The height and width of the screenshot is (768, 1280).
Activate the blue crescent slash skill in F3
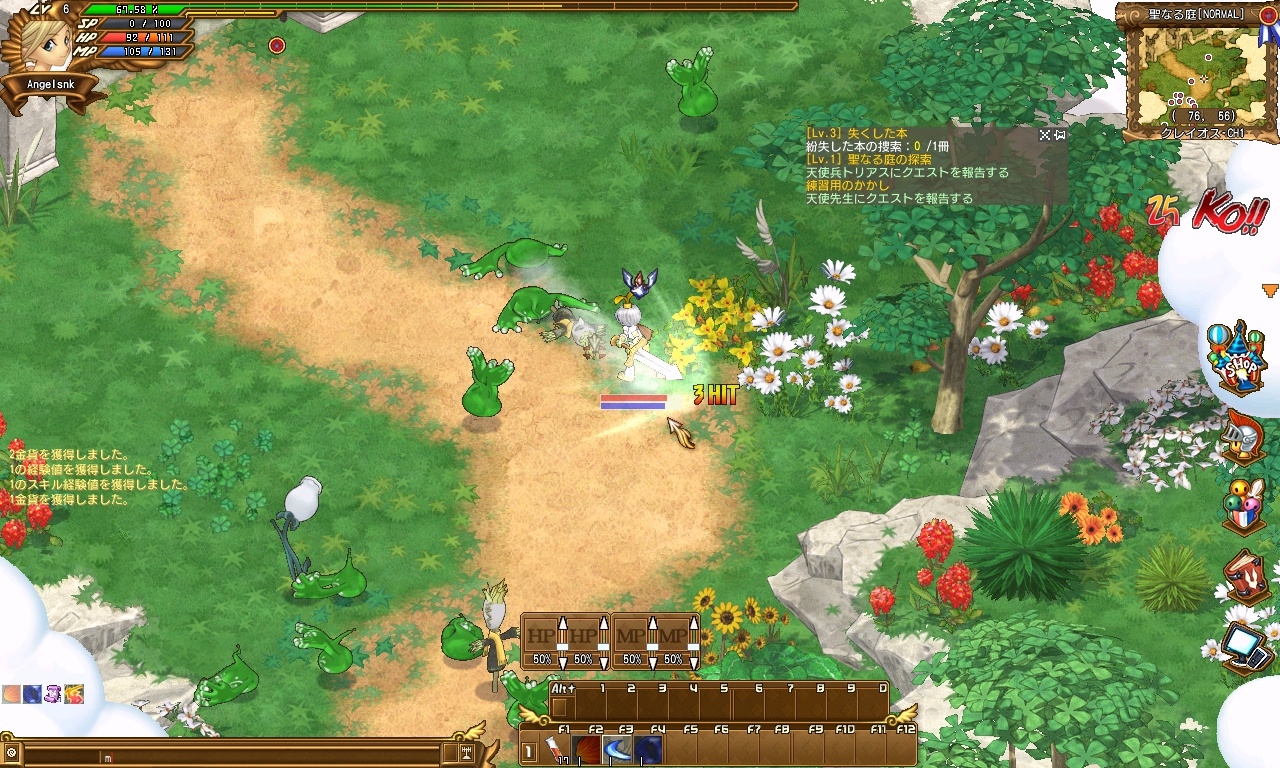point(618,750)
